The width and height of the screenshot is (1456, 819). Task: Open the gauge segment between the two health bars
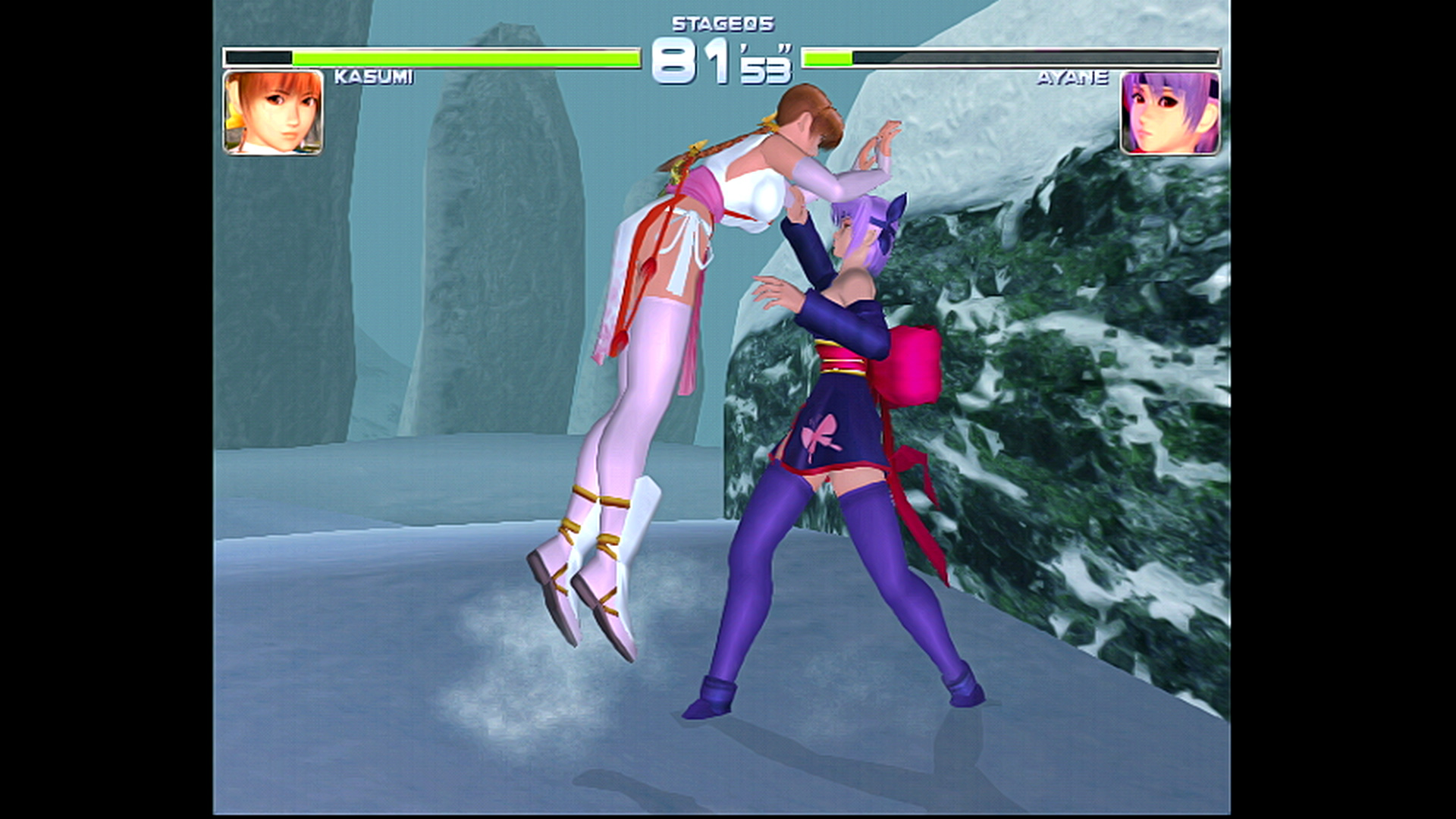coord(722,56)
